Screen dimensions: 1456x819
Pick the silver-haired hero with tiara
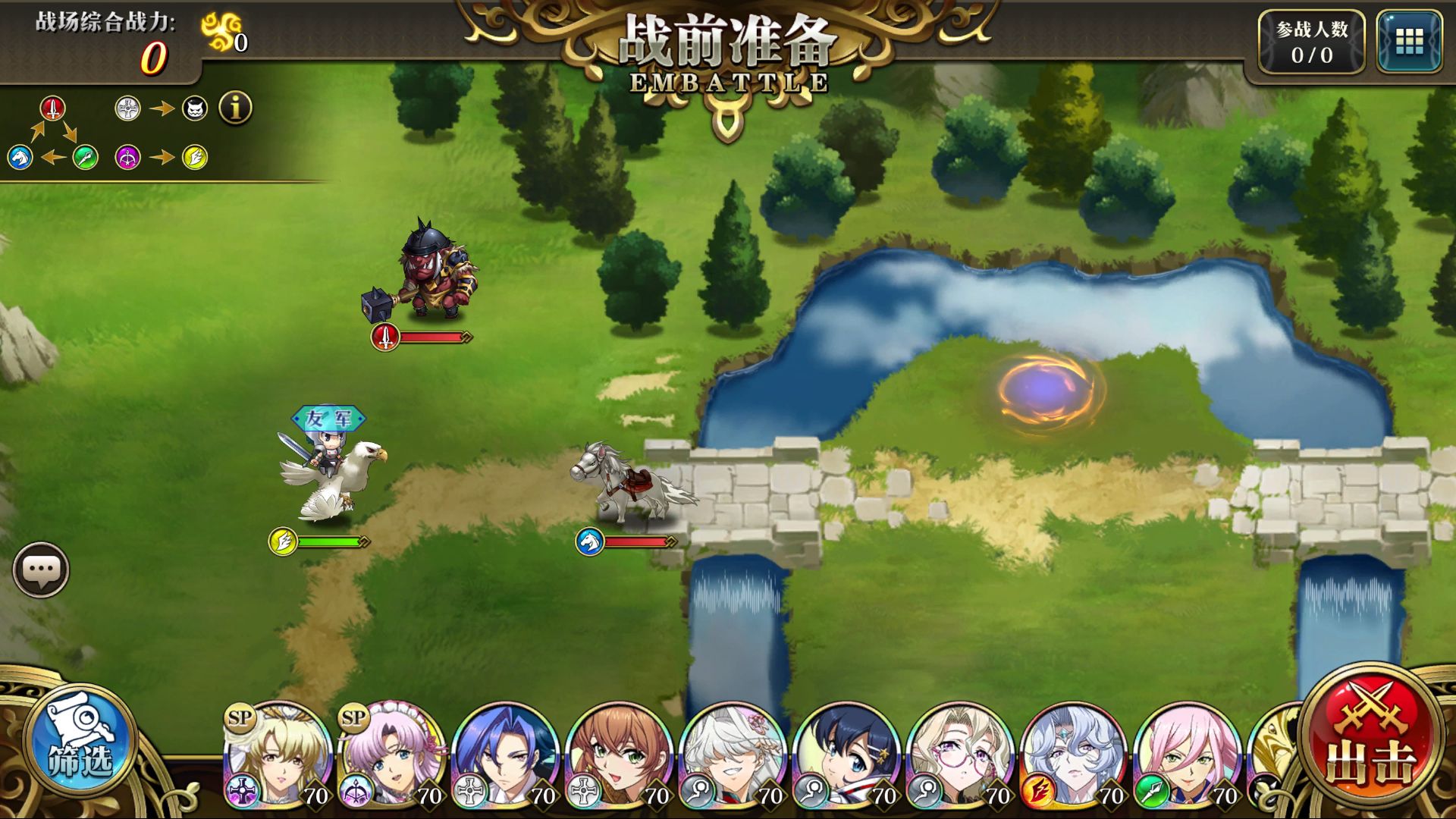tap(1075, 754)
